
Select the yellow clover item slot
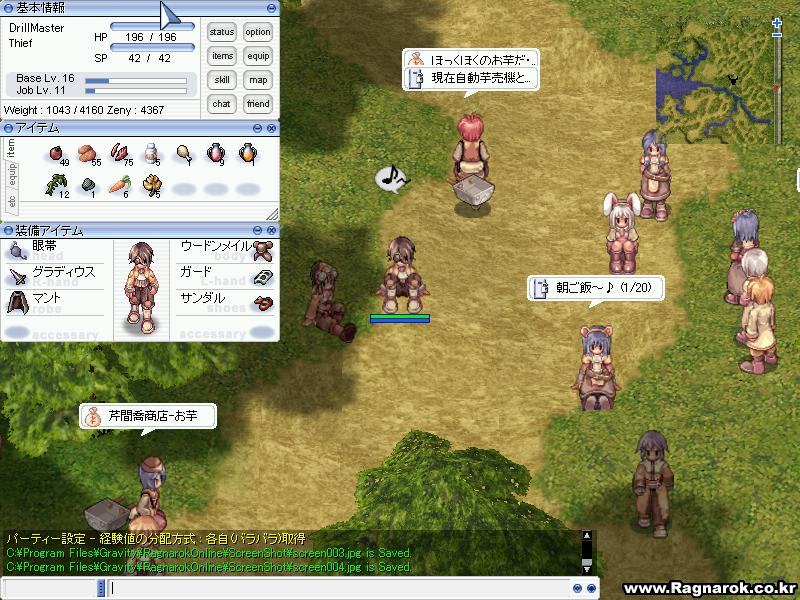pos(151,185)
